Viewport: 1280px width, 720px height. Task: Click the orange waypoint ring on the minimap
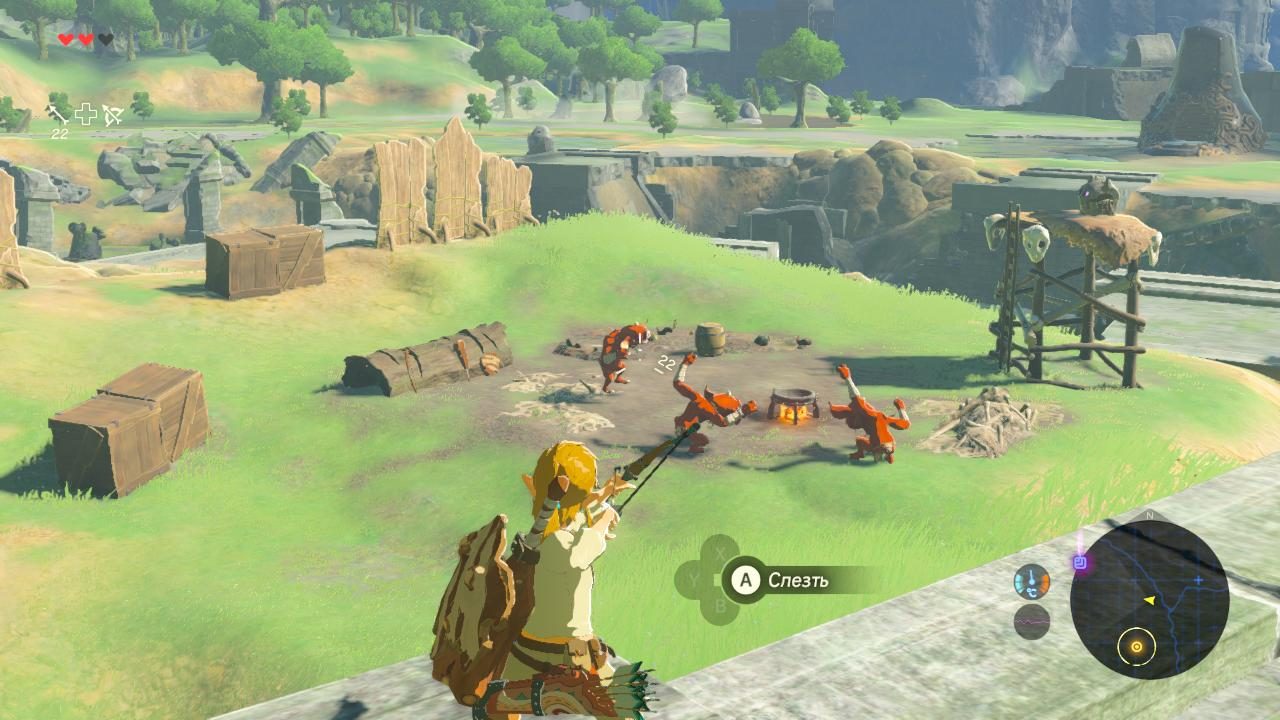click(x=1137, y=647)
